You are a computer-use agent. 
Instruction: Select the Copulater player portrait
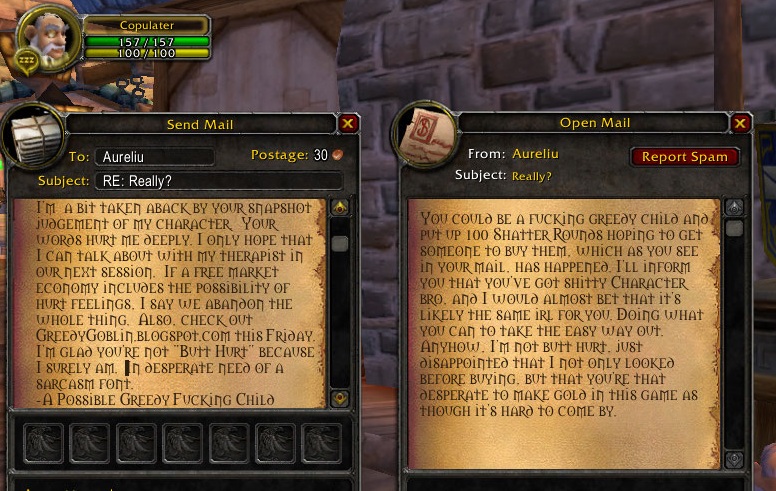click(45, 38)
